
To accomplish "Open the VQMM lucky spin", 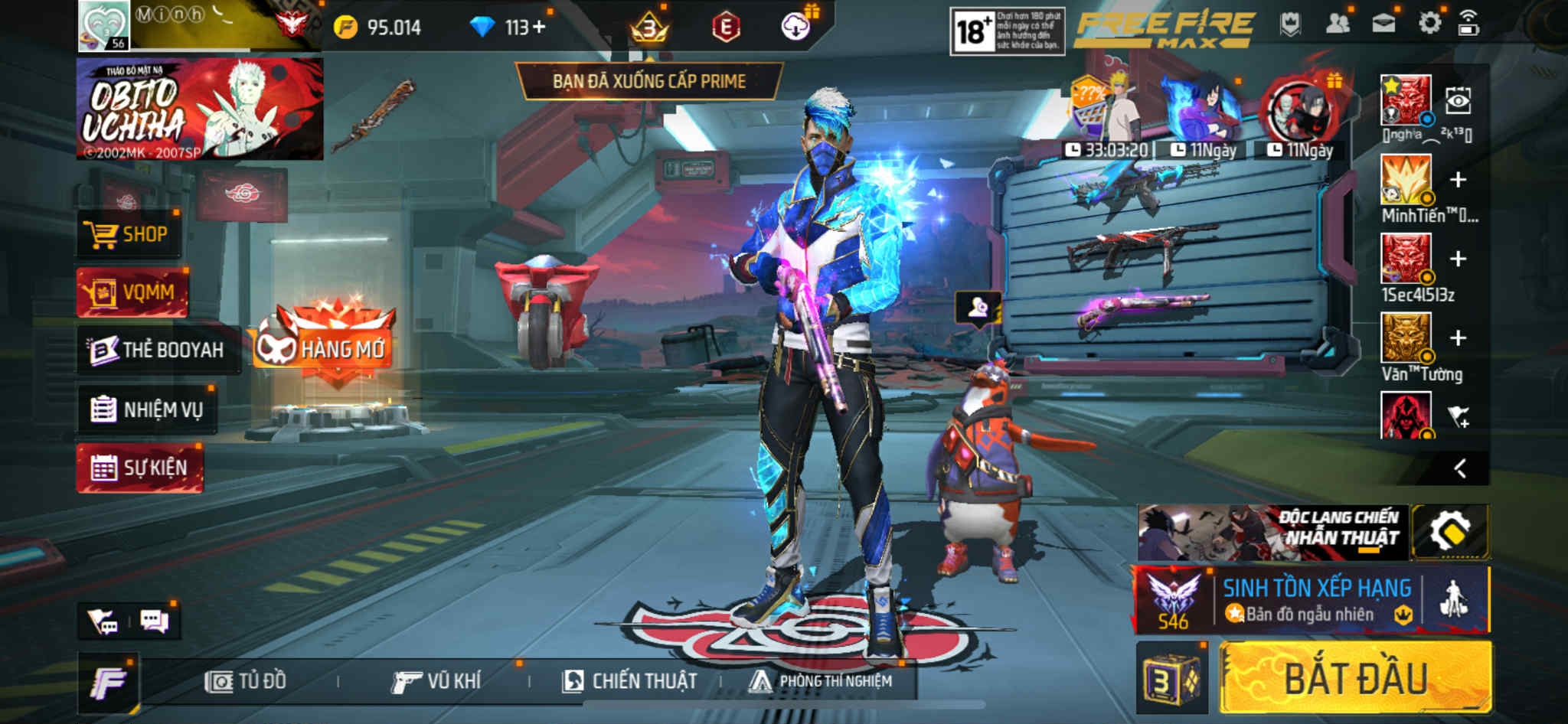I will [x=132, y=292].
